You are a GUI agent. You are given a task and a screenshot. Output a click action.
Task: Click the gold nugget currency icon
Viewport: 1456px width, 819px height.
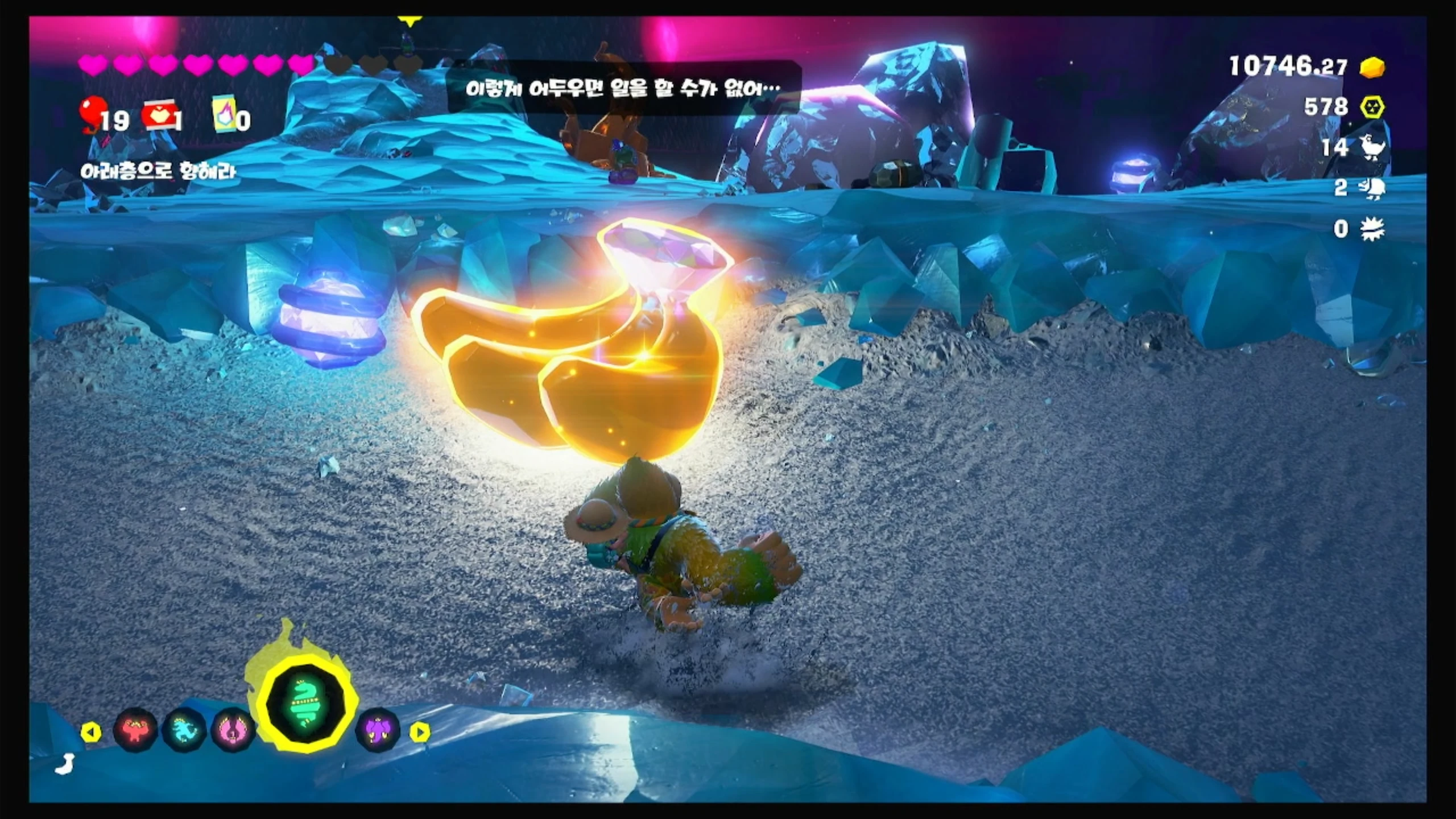[1372, 68]
